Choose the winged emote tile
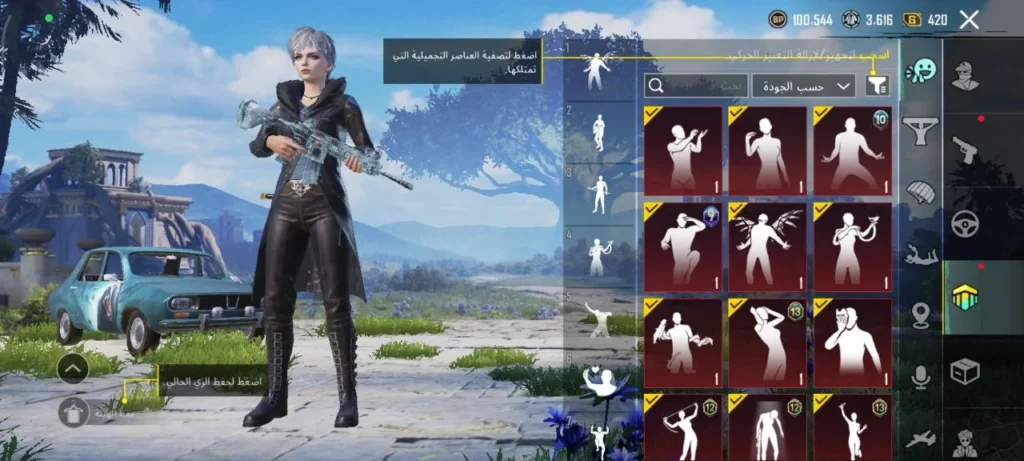The width and height of the screenshot is (1024, 461). [x=768, y=245]
